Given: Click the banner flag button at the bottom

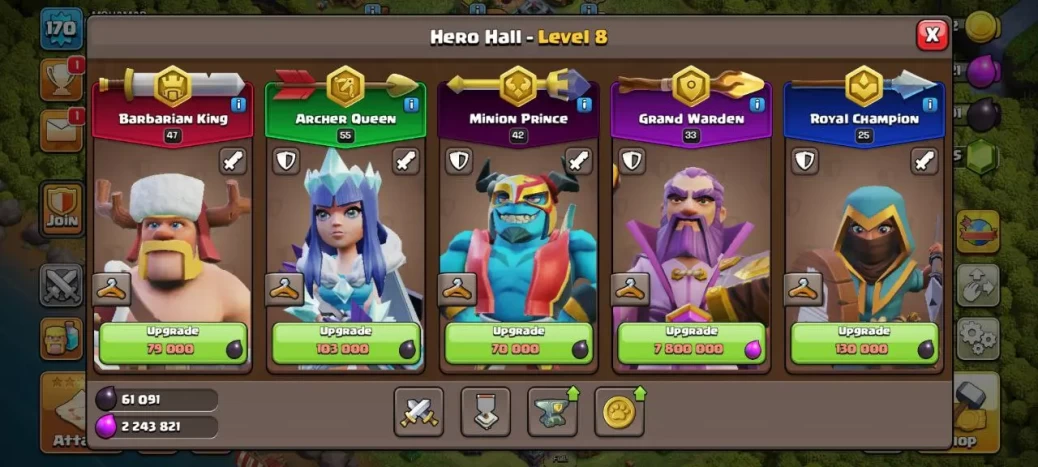Looking at the screenshot, I should [x=485, y=411].
